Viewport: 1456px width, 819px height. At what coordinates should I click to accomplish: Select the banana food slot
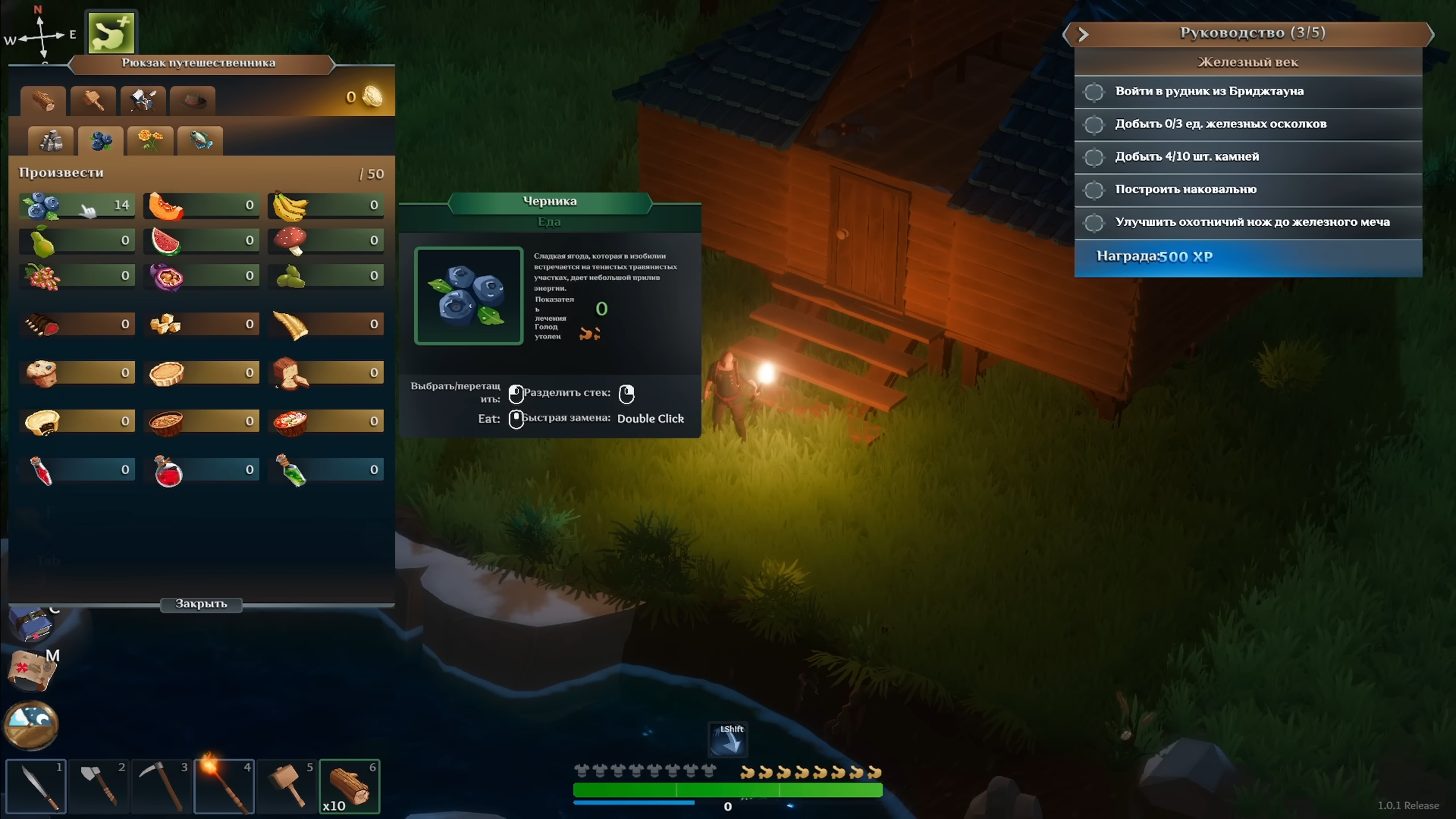[325, 205]
